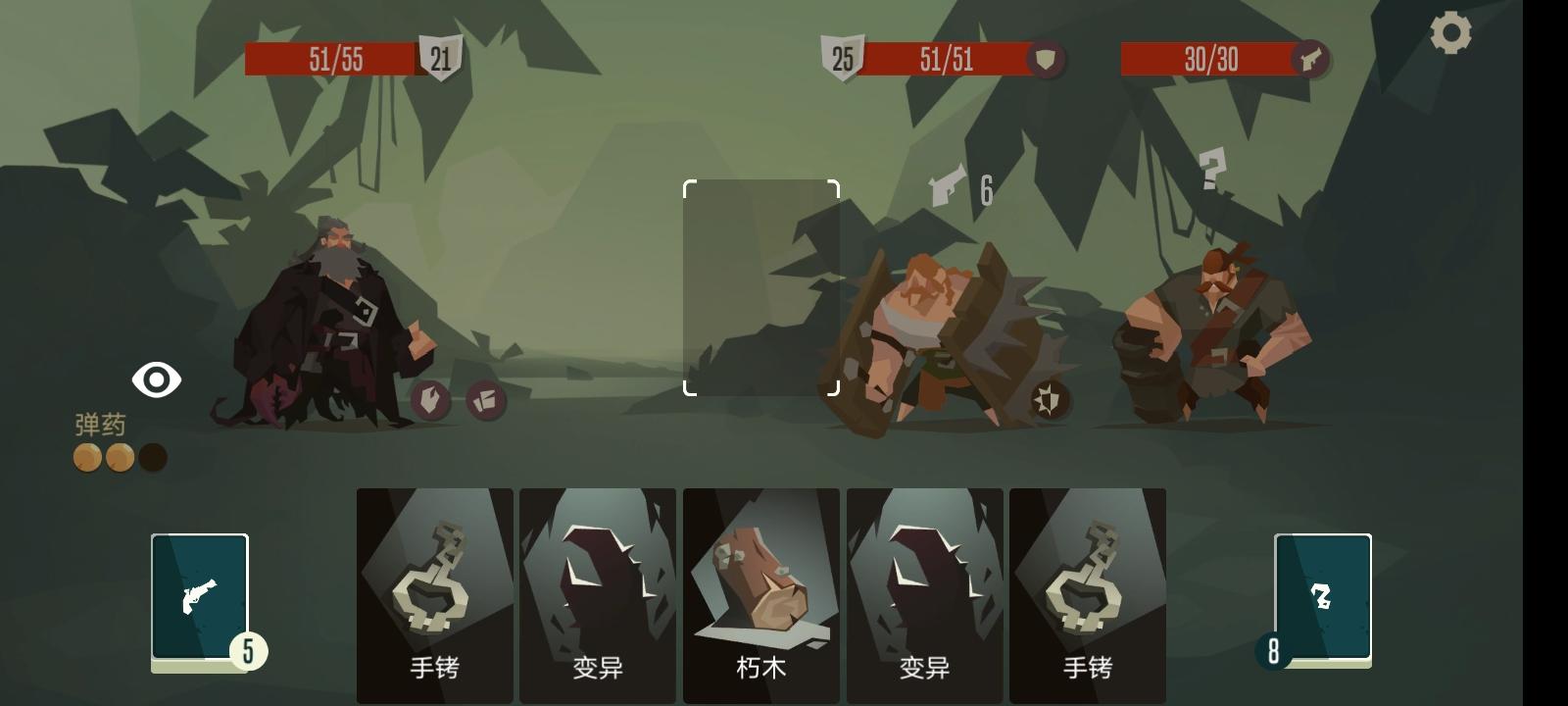The height and width of the screenshot is (706, 1568).
Task: Tap the card-stack status icon beside the captain
Action: click(484, 402)
